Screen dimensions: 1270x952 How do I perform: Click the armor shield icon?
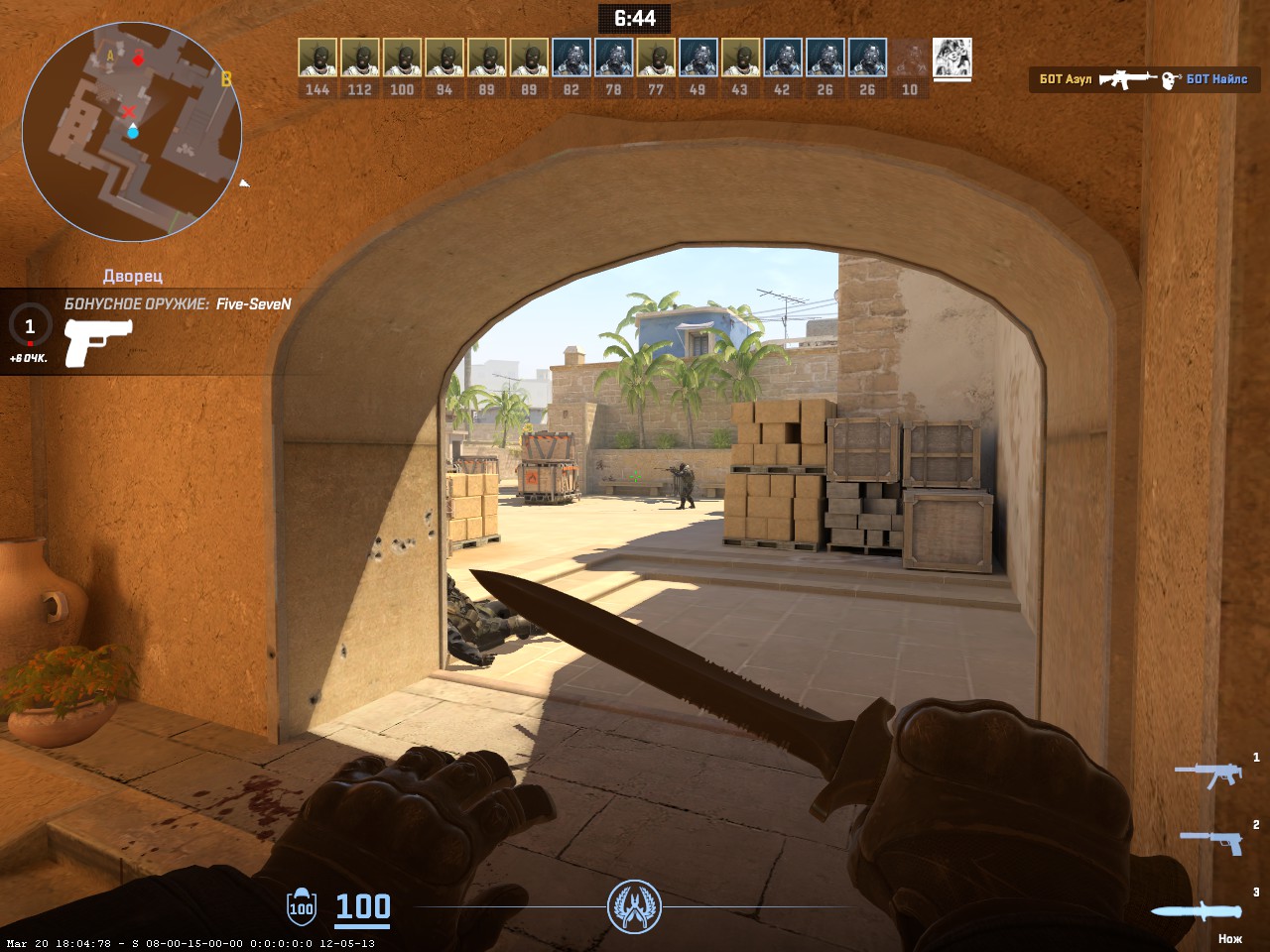click(x=301, y=906)
